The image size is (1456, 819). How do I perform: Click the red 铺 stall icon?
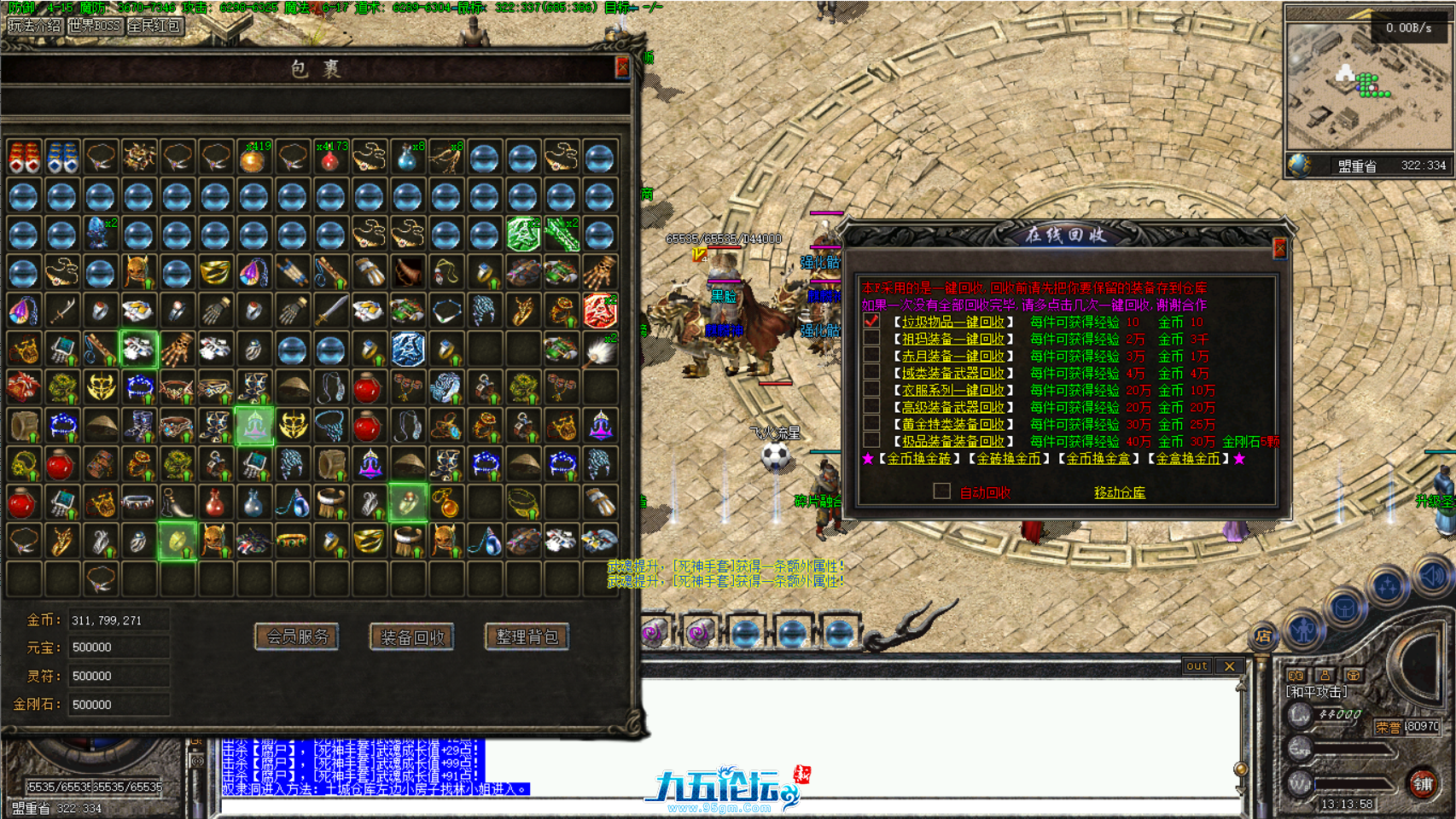pyautogui.click(x=1423, y=785)
